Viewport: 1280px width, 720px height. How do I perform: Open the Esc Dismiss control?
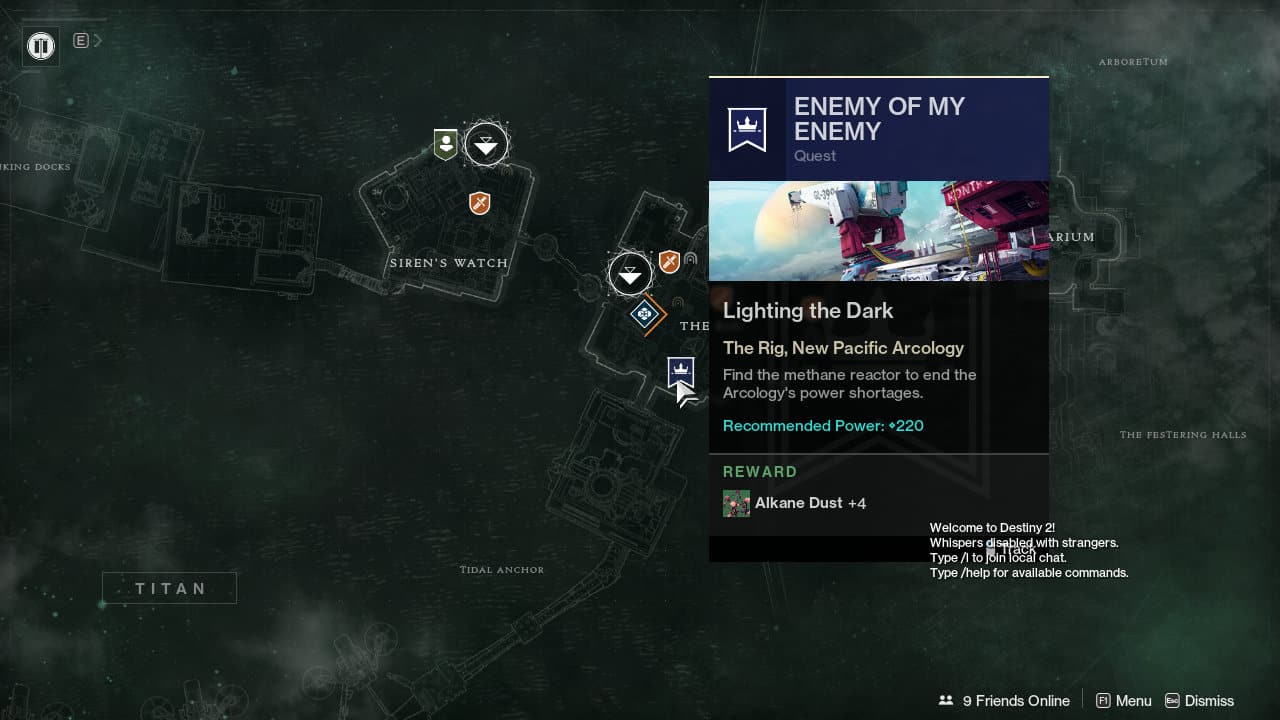(x=1198, y=700)
